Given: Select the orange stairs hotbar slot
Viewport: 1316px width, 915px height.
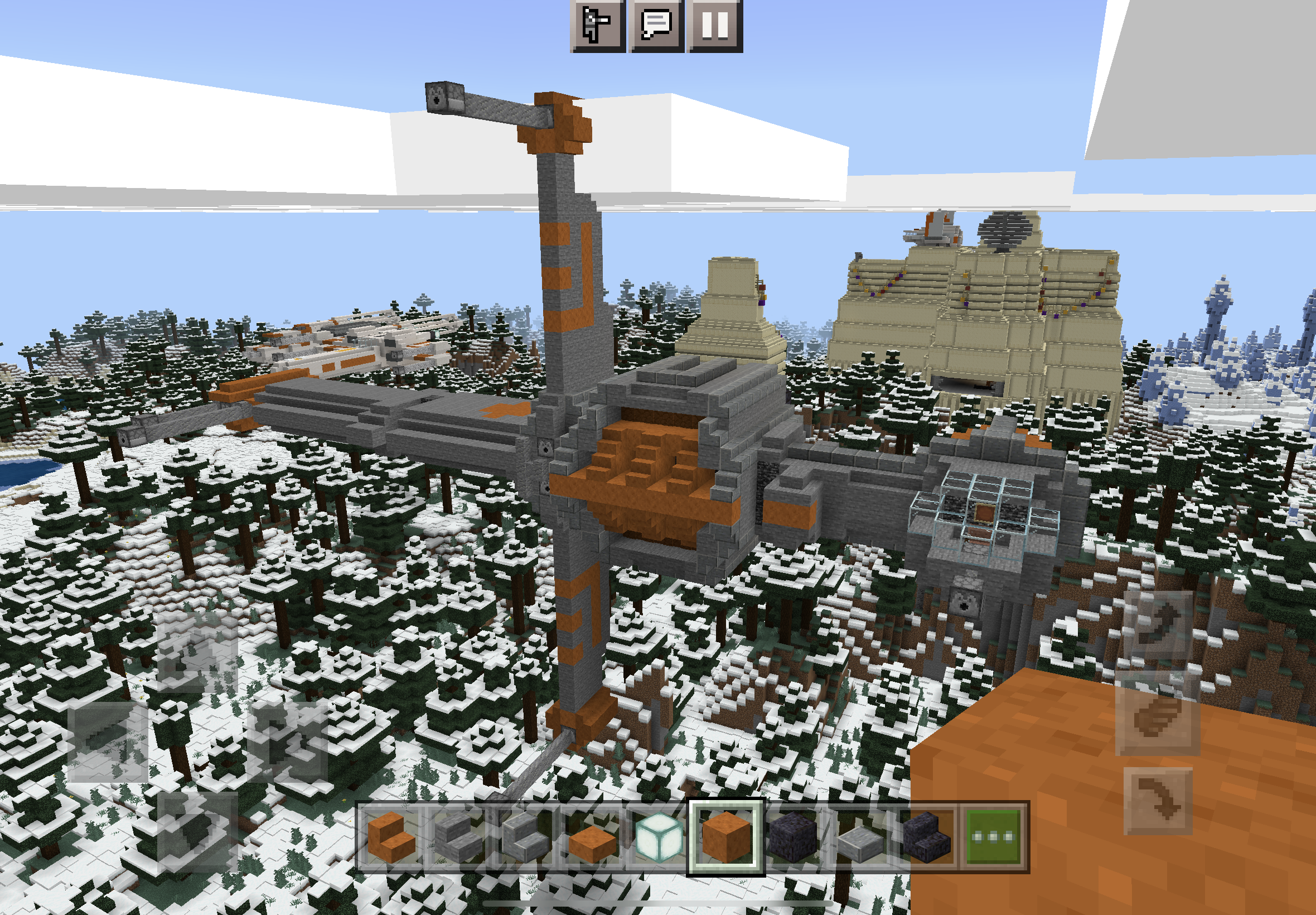Looking at the screenshot, I should pyautogui.click(x=391, y=838).
